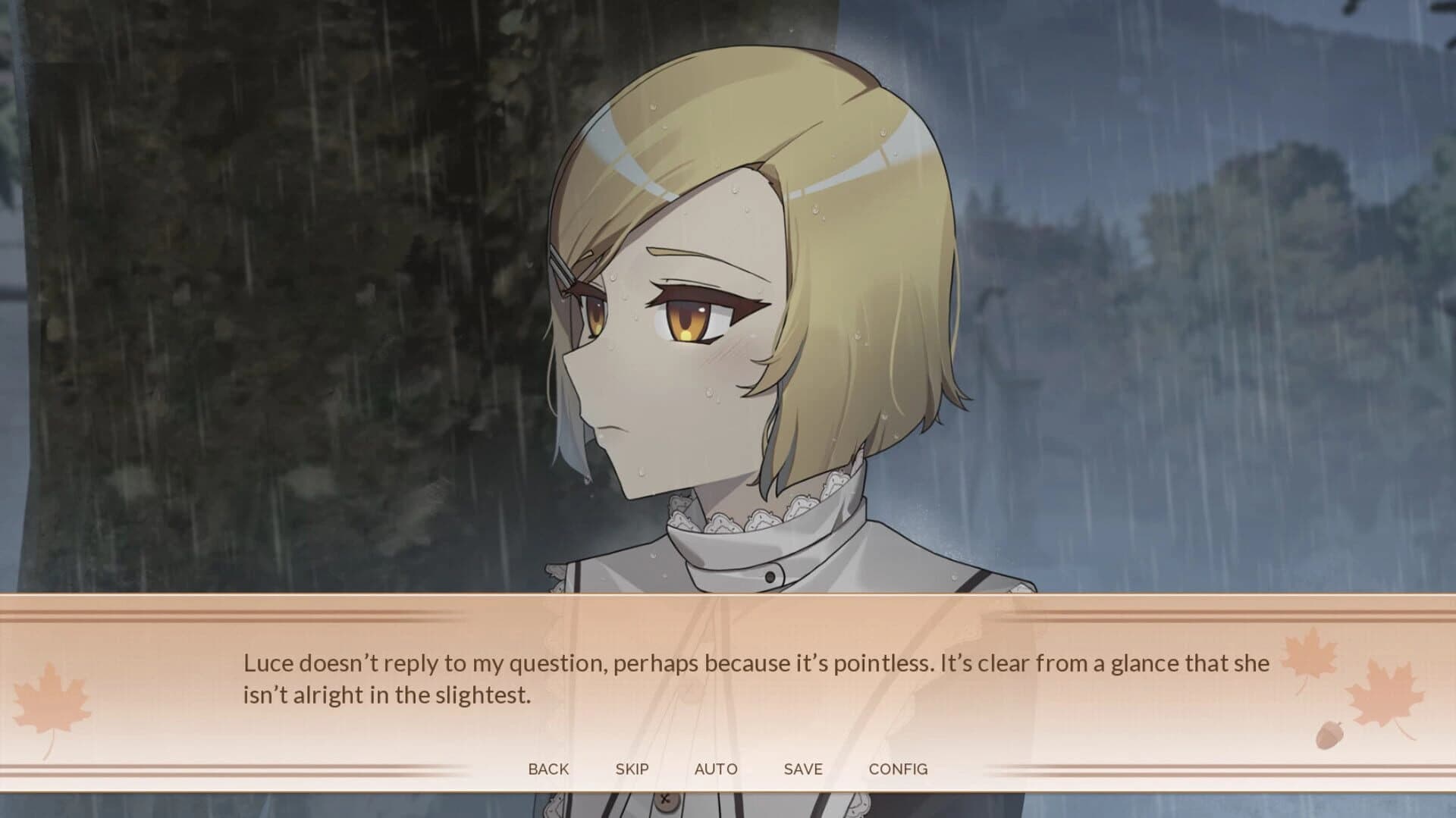Click BACK to revisit the previous line

(x=548, y=769)
